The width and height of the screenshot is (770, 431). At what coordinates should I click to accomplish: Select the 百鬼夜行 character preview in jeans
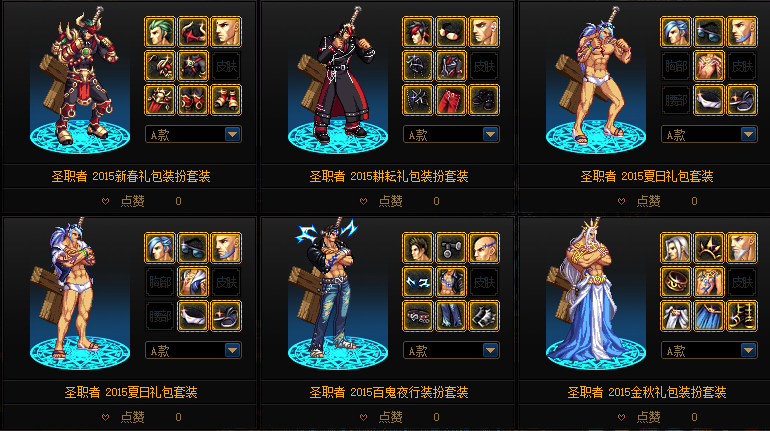[x=344, y=298]
